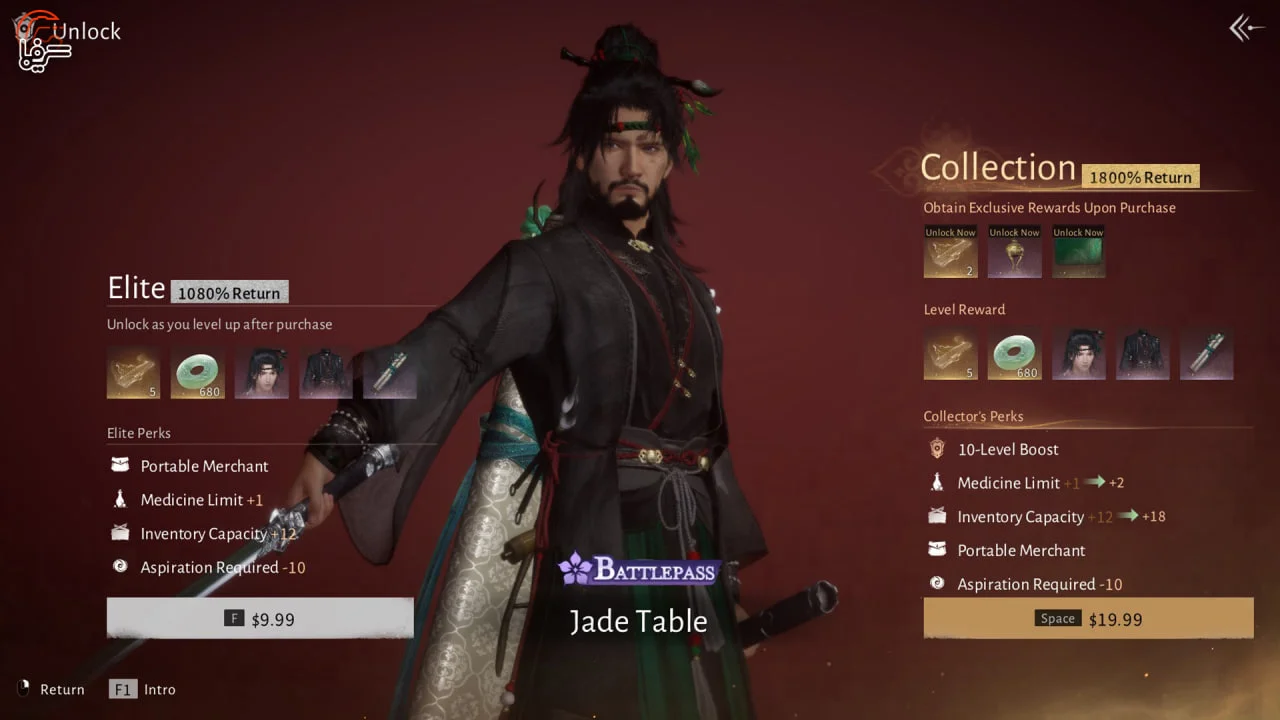
Task: Purchase the Collection pass for $19.99
Action: (1088, 618)
